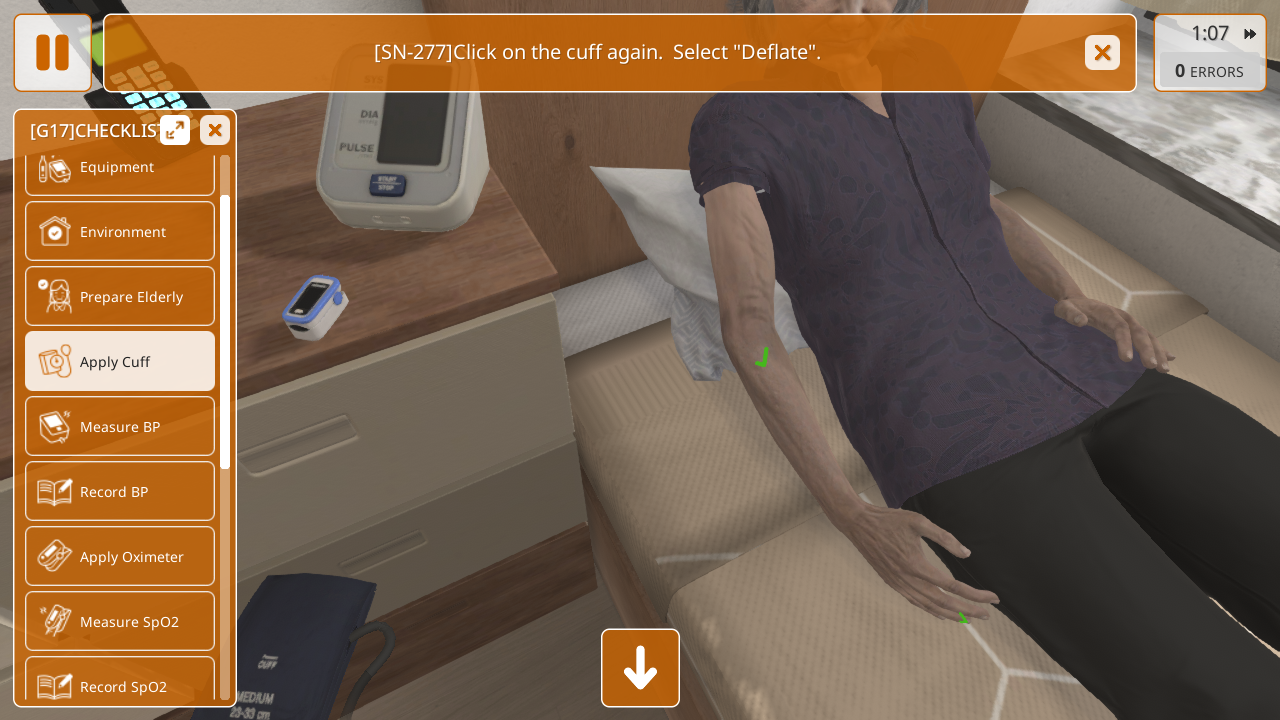Expand the checklist panel

[x=175, y=130]
